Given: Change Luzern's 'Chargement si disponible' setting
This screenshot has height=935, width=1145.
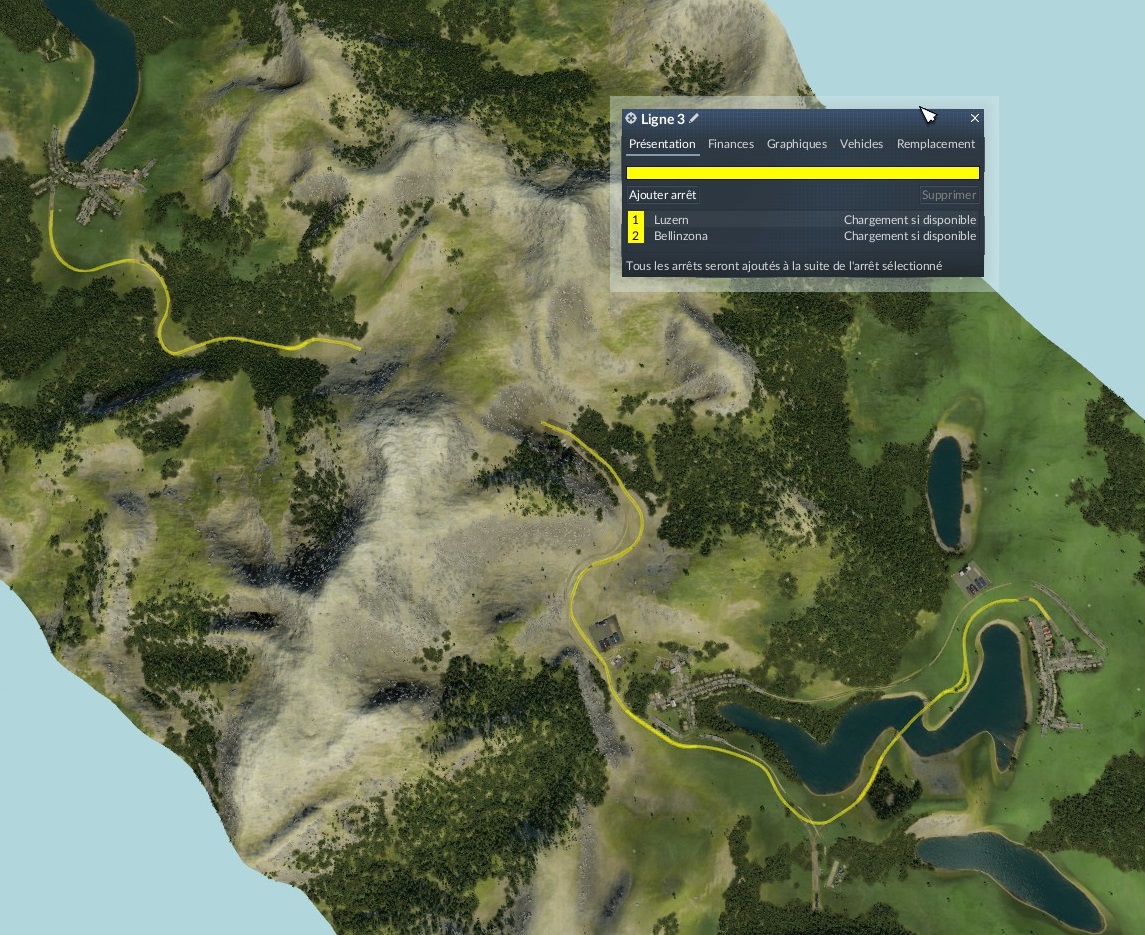Looking at the screenshot, I should tap(909, 220).
